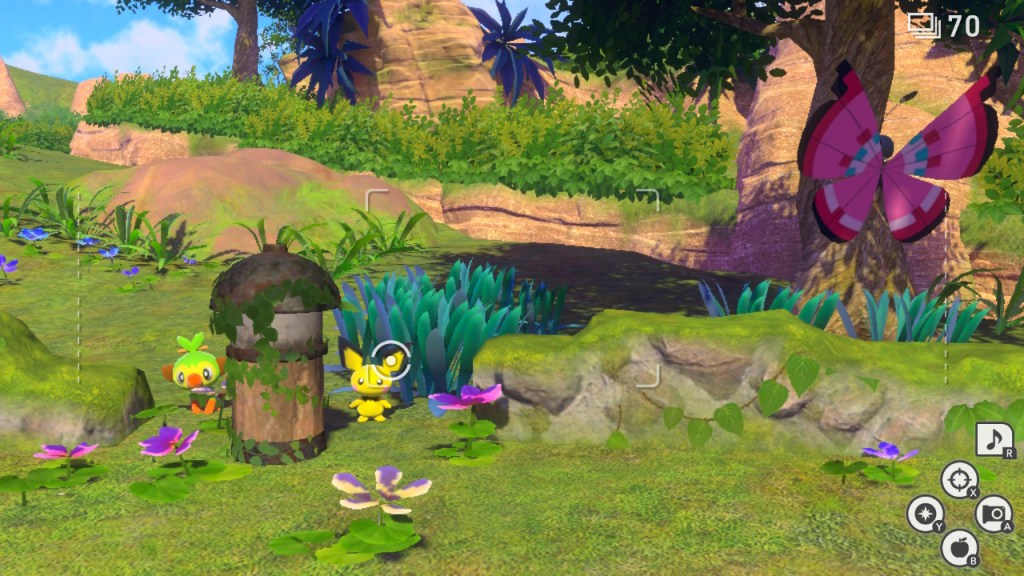Throw an Illumina orb with the star icon

(x=925, y=514)
